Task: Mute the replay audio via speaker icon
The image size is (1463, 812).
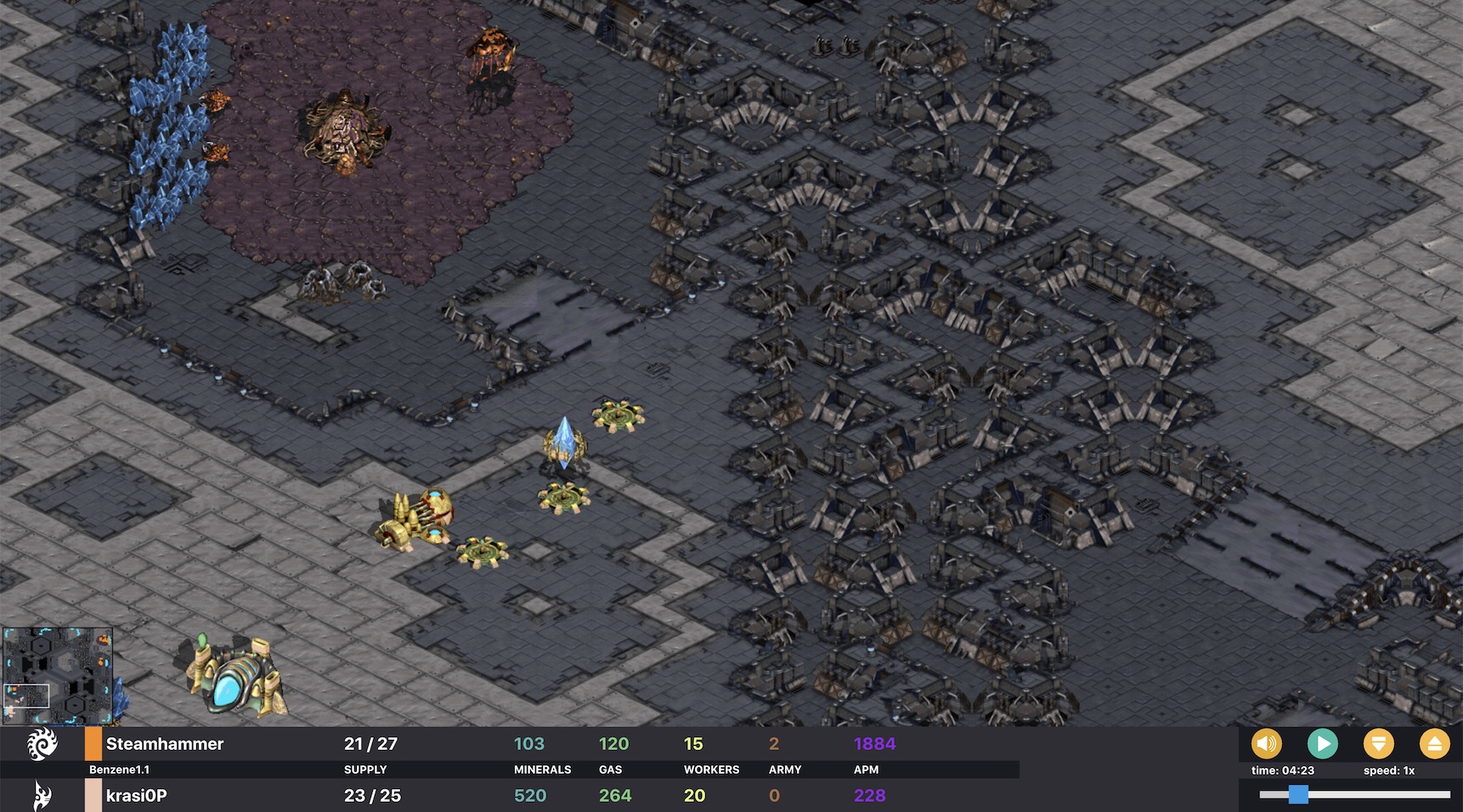Action: 1267,744
